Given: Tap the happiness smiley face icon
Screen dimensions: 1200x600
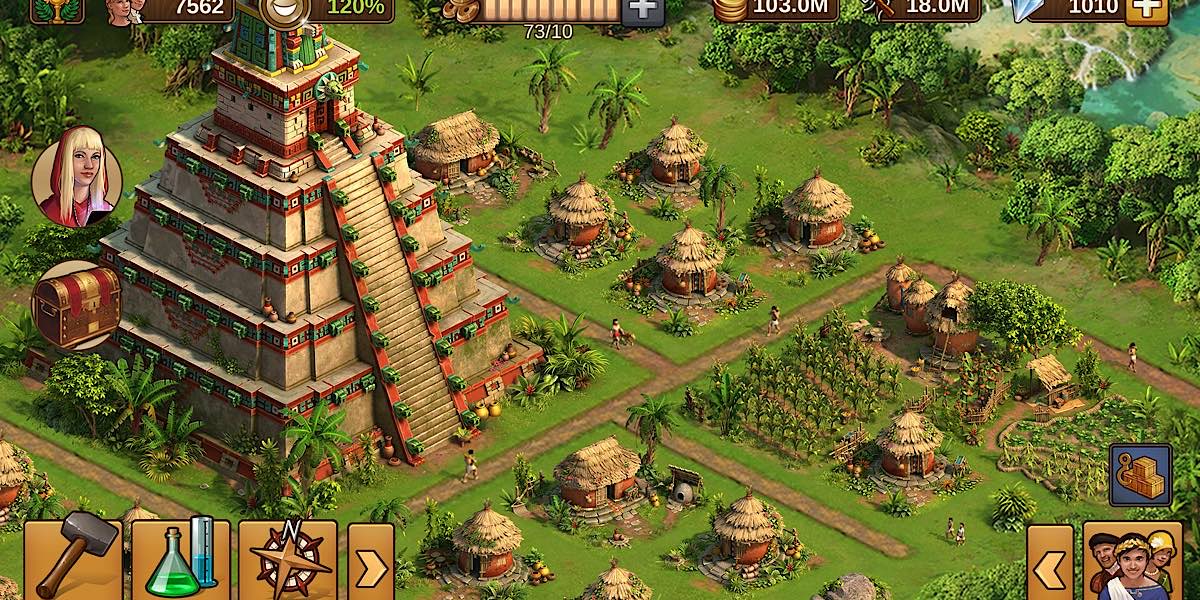Looking at the screenshot, I should [x=283, y=9].
